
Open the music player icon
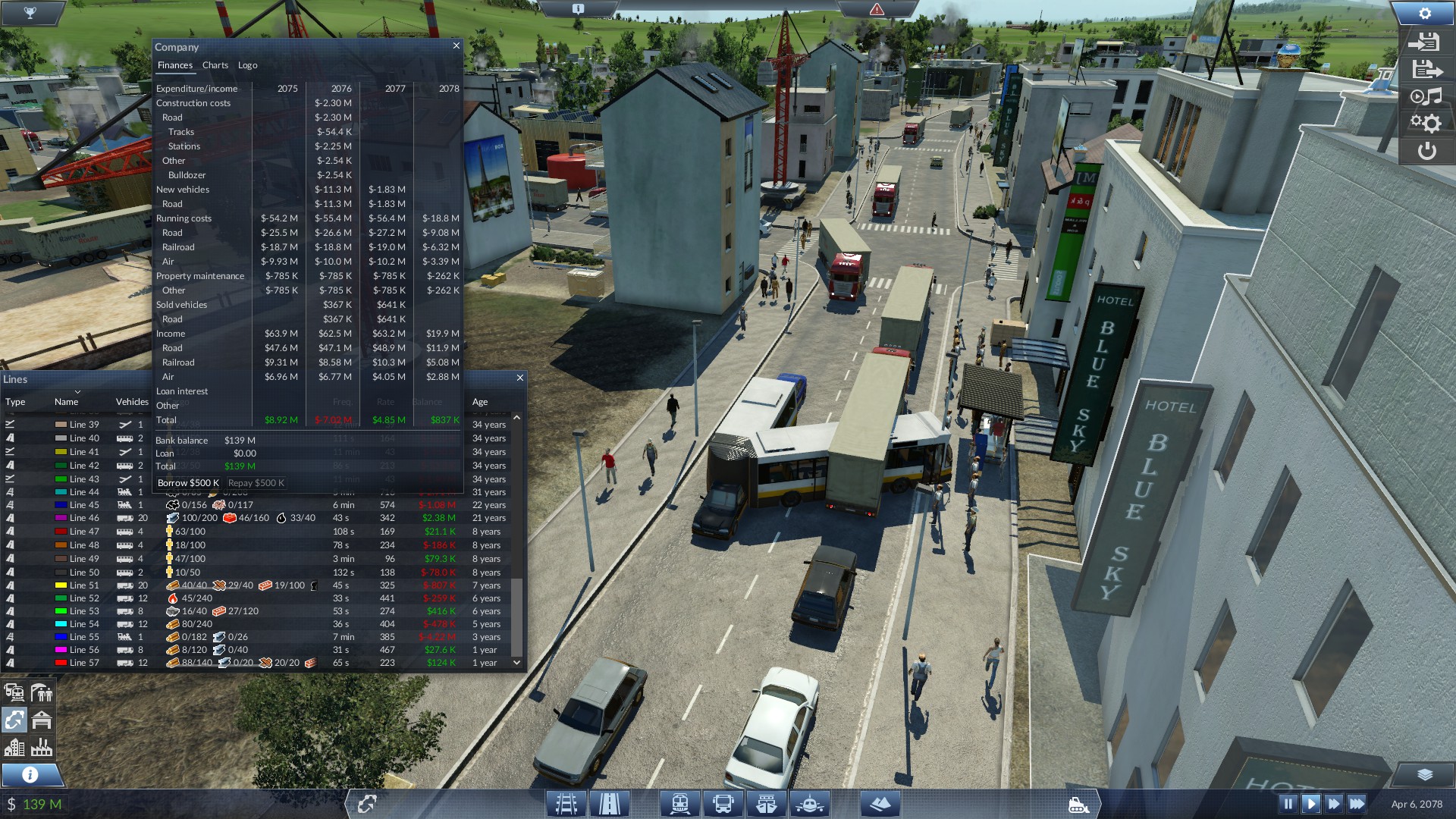pos(1426,96)
